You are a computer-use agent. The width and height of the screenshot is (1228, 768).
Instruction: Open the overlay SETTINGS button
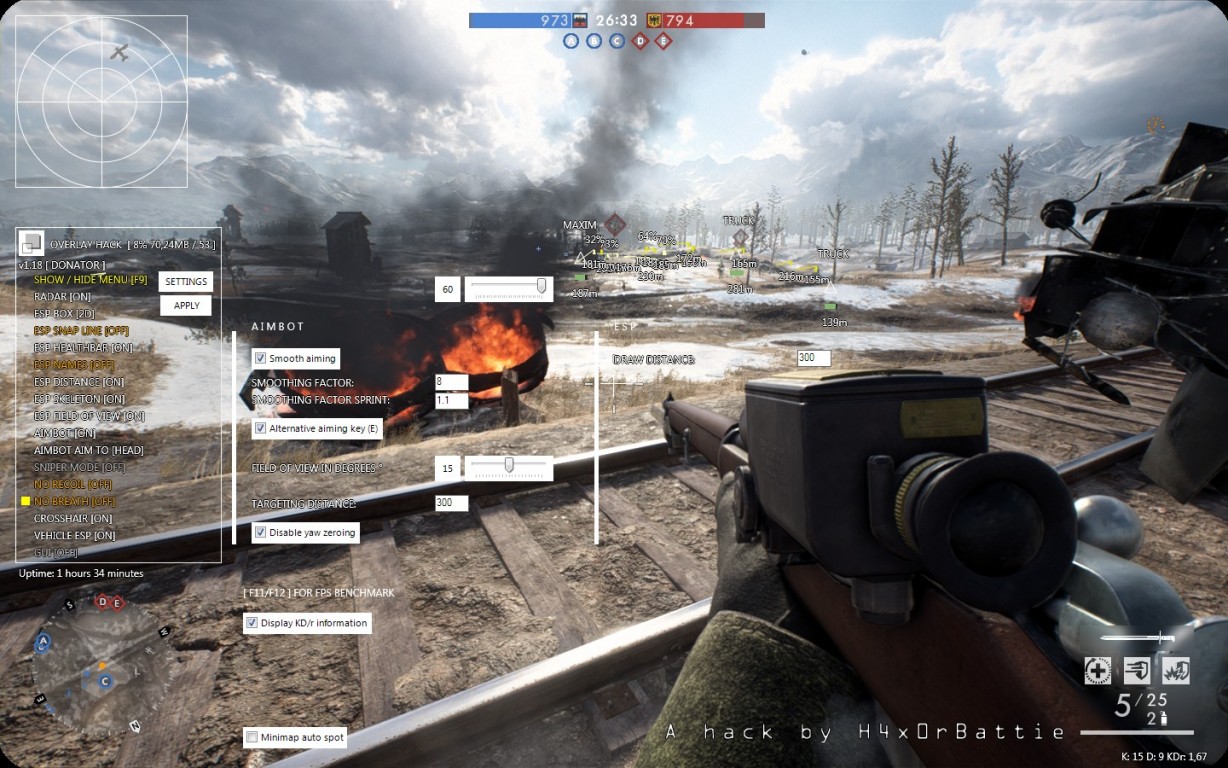pyautogui.click(x=186, y=282)
